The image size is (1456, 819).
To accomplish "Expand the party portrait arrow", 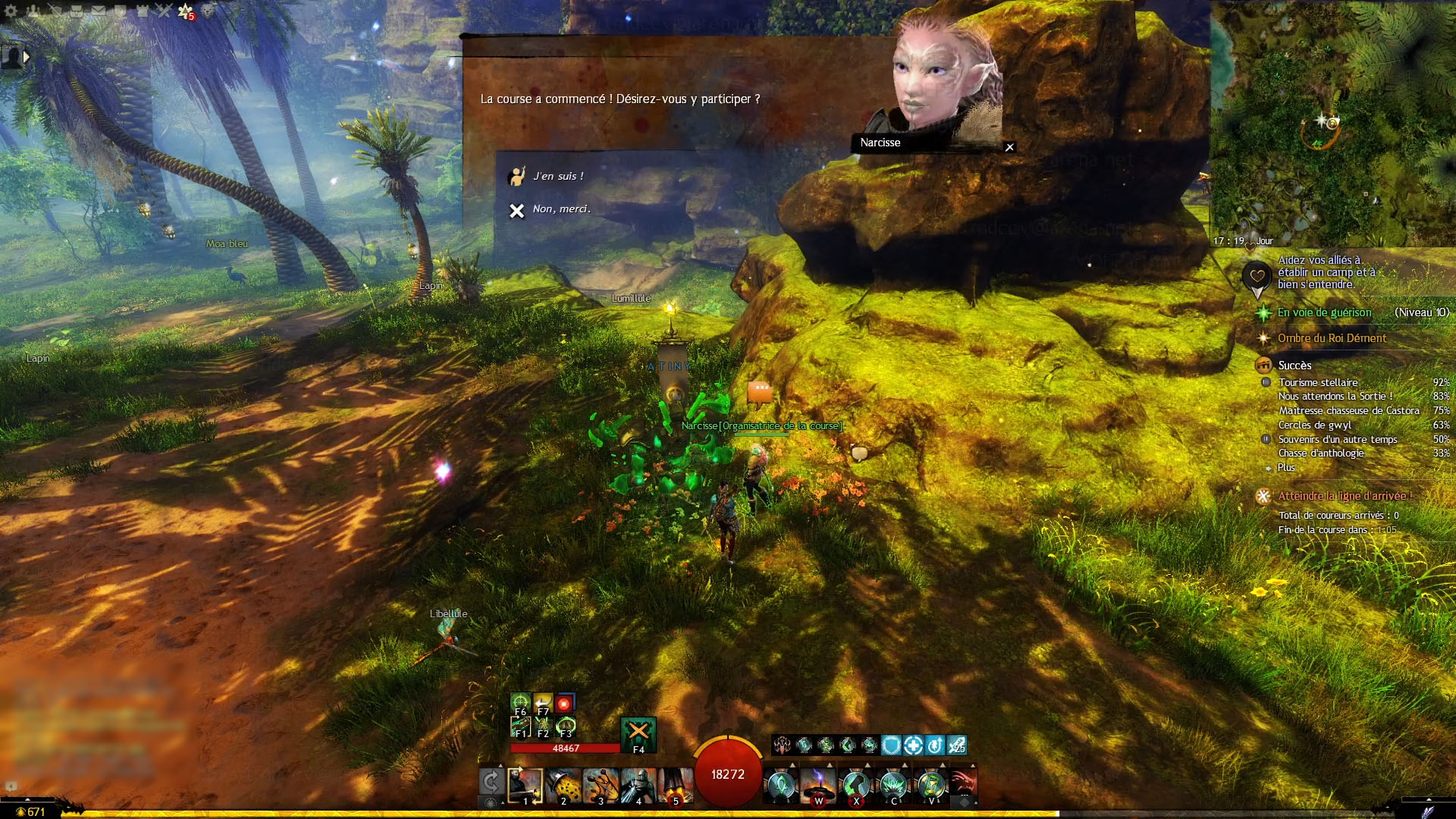I will click(27, 56).
